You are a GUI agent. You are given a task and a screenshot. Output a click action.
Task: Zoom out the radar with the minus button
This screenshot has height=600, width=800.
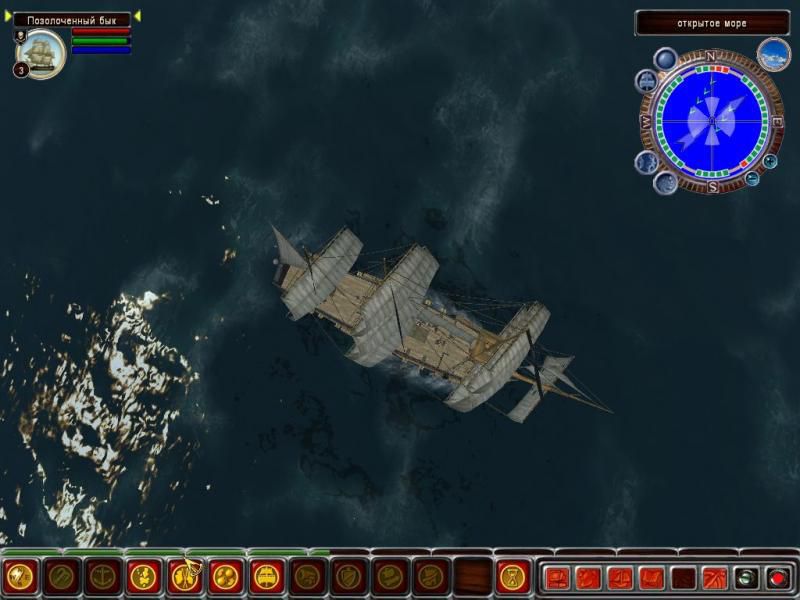point(752,179)
